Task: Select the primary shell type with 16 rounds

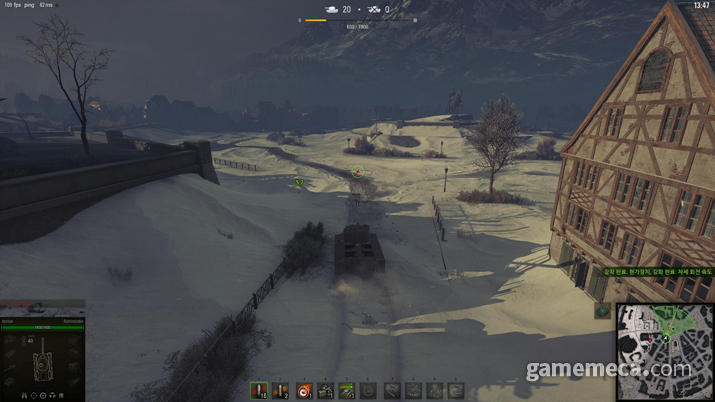Action: (x=258, y=390)
